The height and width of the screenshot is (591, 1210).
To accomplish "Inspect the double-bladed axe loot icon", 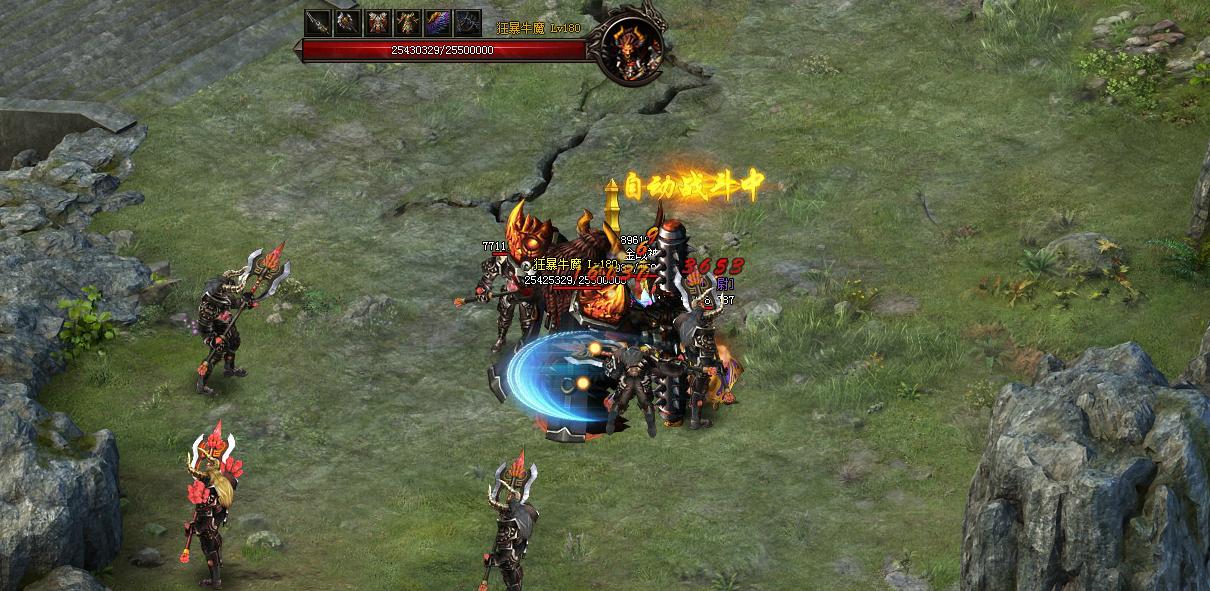I will [348, 23].
